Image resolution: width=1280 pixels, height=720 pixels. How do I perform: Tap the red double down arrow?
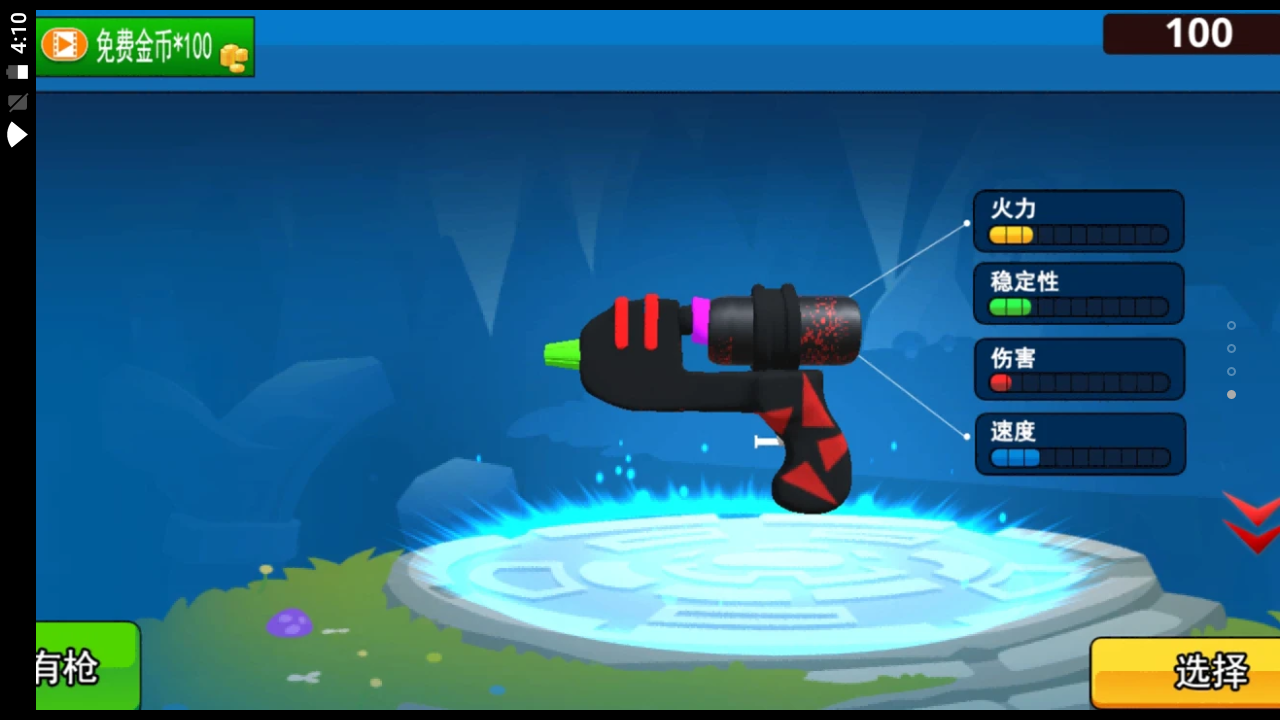point(1251,522)
